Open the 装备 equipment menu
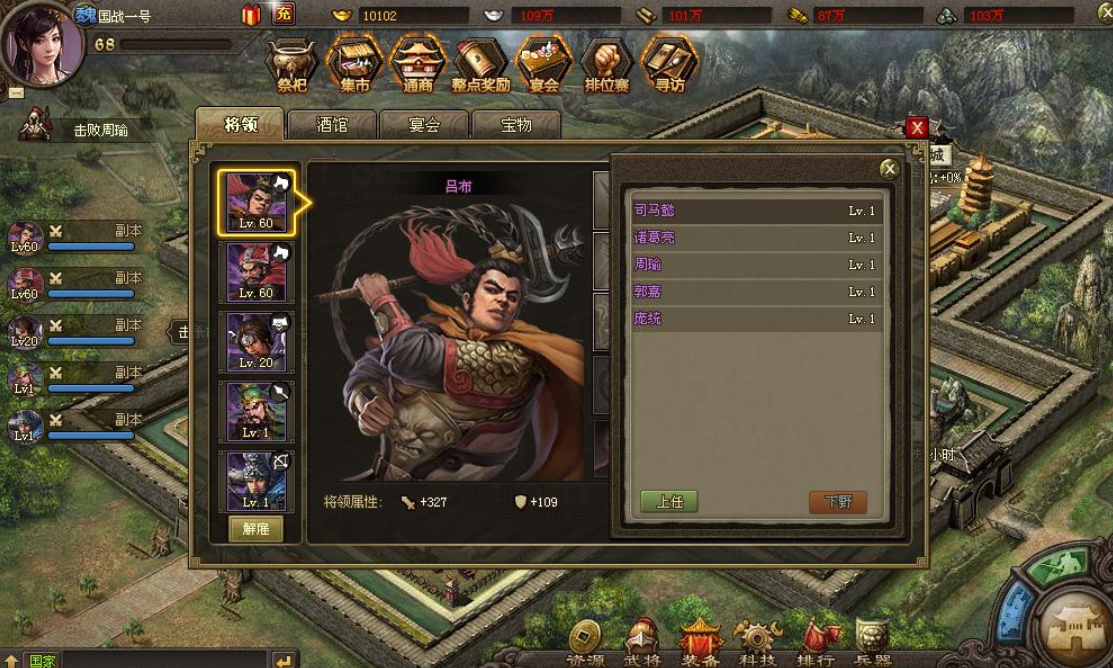Screen dimensions: 1113x668 (x=700, y=641)
